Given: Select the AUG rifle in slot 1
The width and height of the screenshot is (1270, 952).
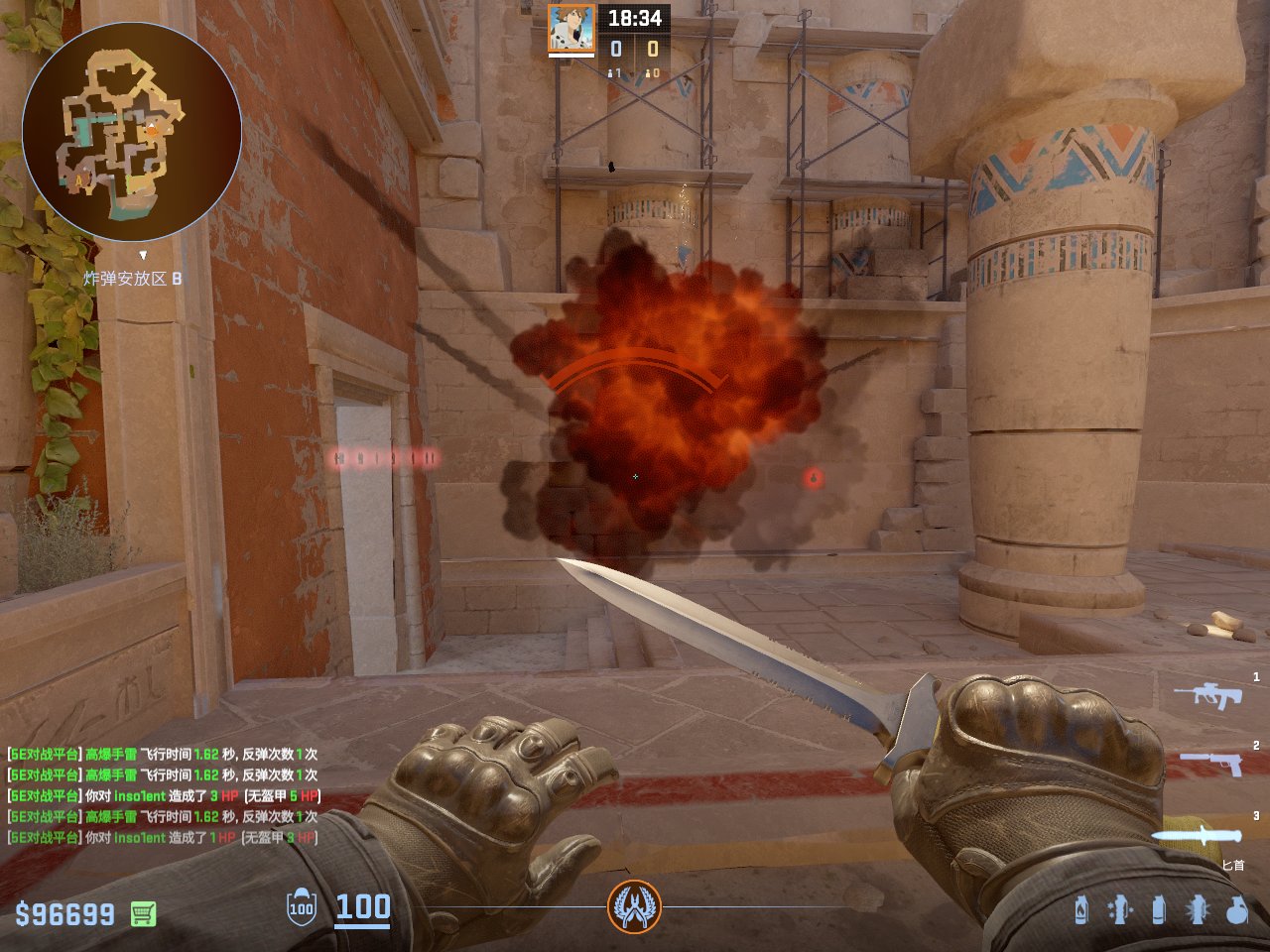Looking at the screenshot, I should tap(1208, 694).
